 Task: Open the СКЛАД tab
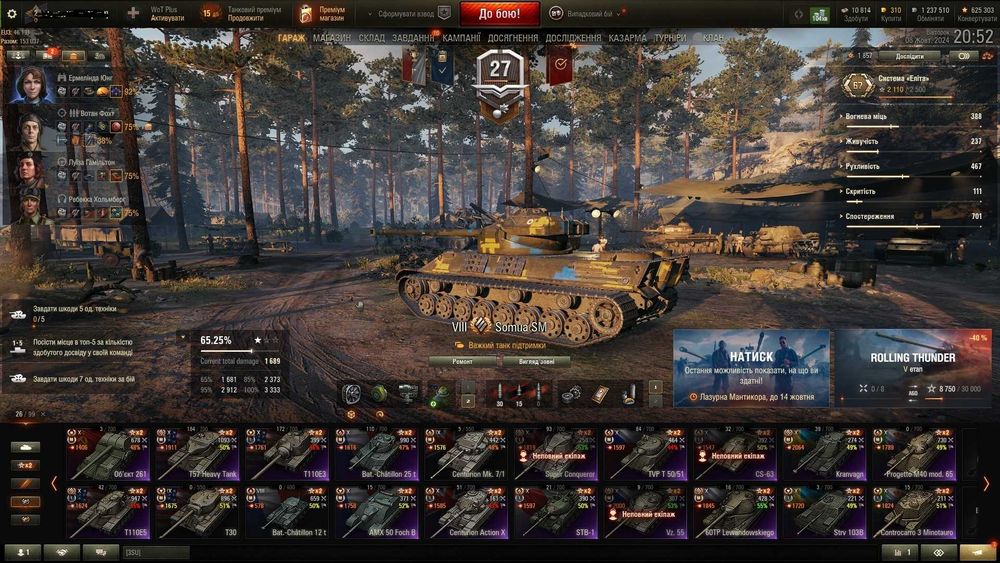point(371,38)
